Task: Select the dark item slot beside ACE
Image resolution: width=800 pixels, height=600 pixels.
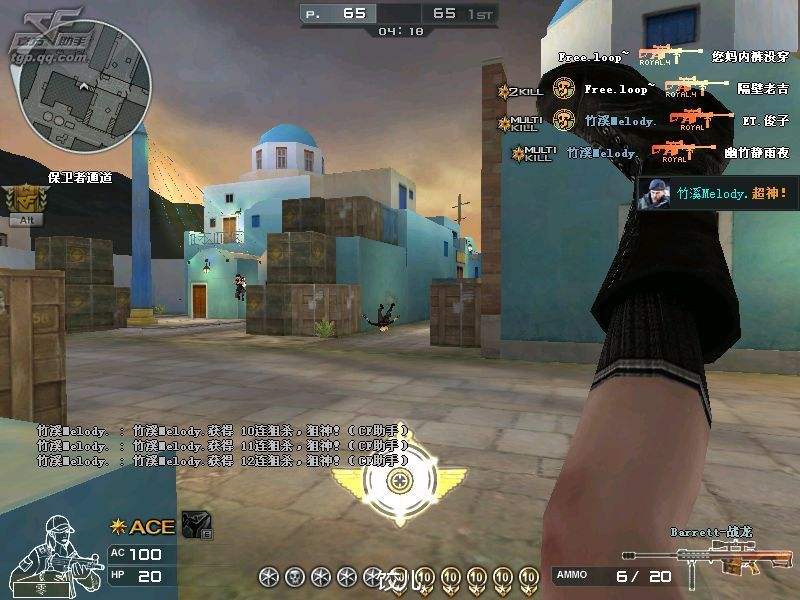Action: [198, 525]
